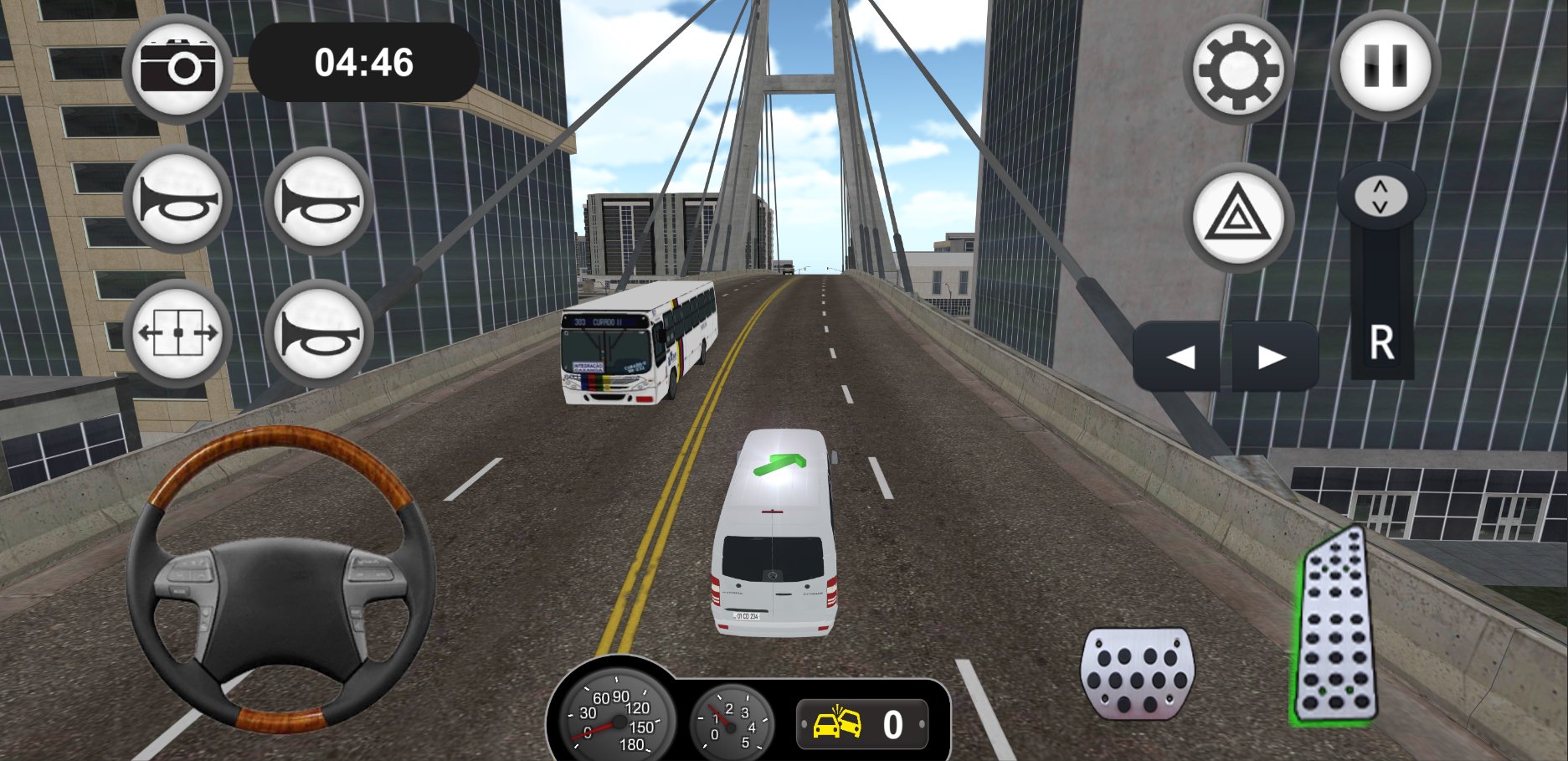Activate the left turn signal arrow

1180,357
